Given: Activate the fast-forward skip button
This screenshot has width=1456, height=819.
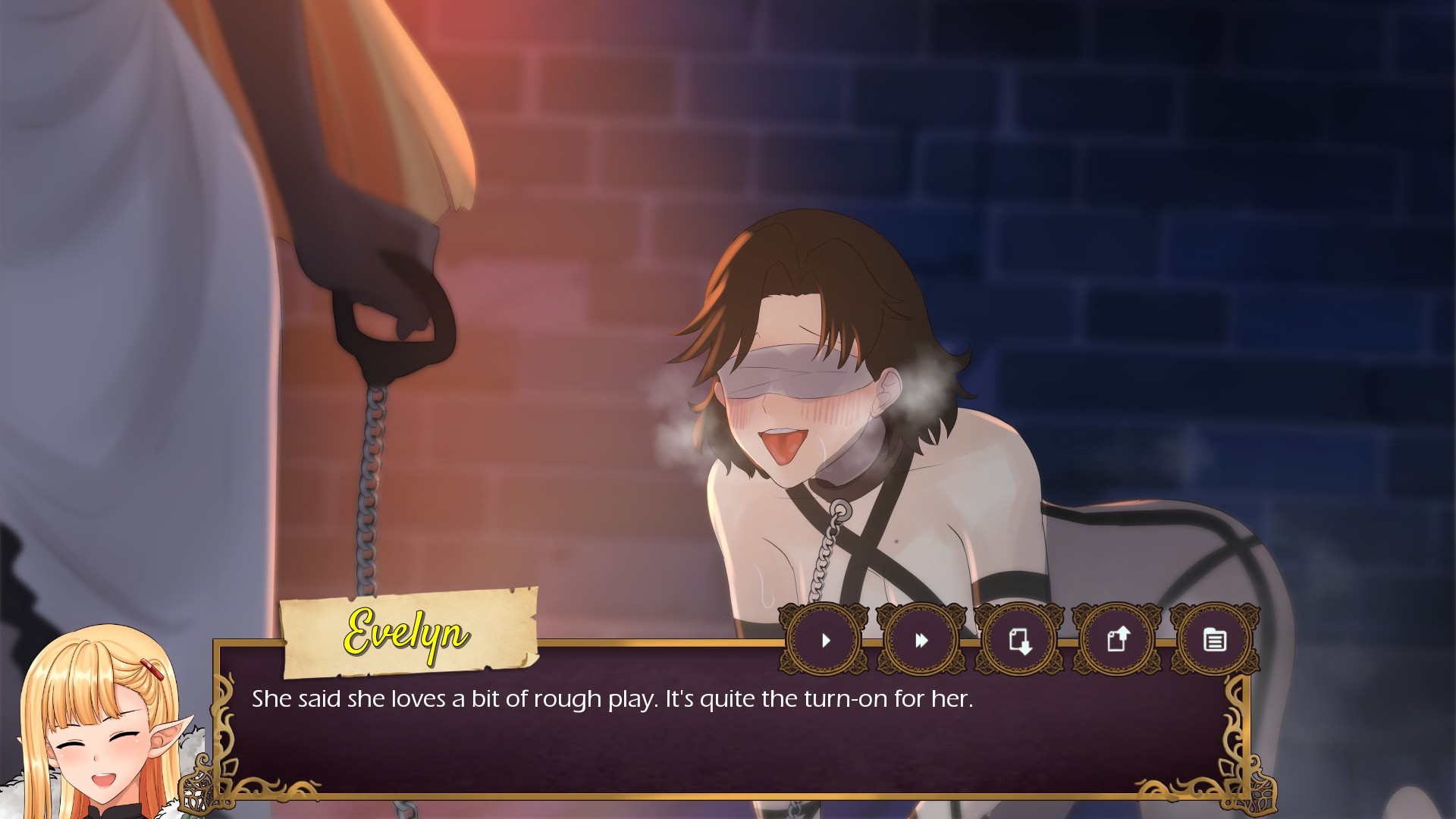Looking at the screenshot, I should 921,641.
